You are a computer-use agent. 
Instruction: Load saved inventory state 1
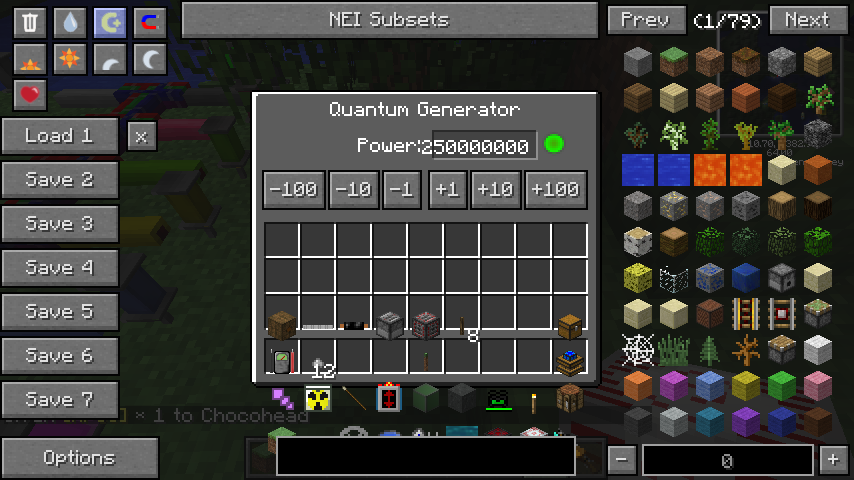(59, 136)
